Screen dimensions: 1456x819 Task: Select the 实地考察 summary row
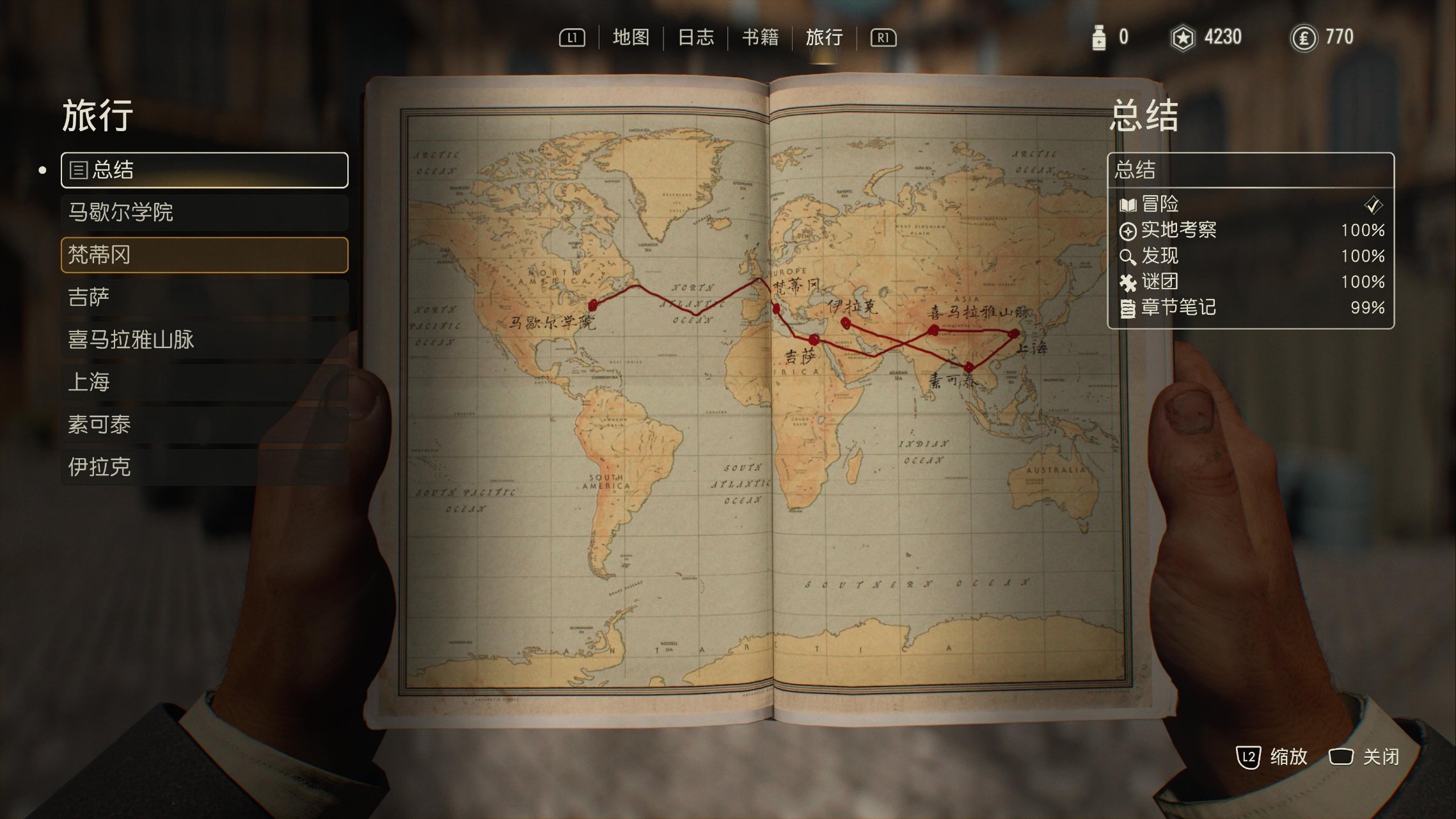1250,230
